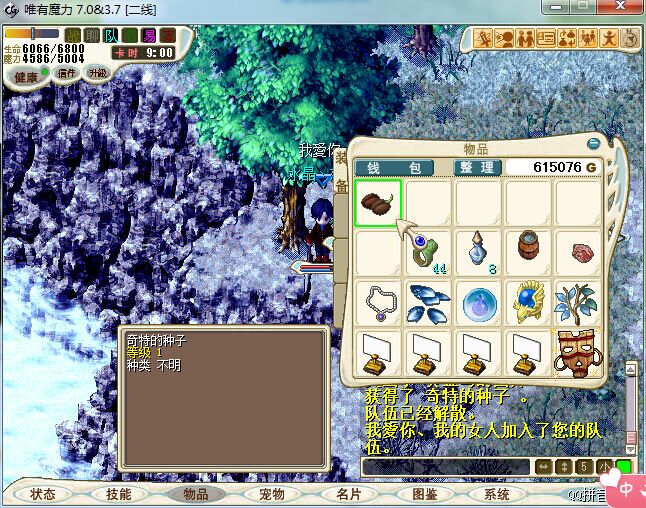Select the tribal wooden mask item
This screenshot has height=508, width=646.
578,351
